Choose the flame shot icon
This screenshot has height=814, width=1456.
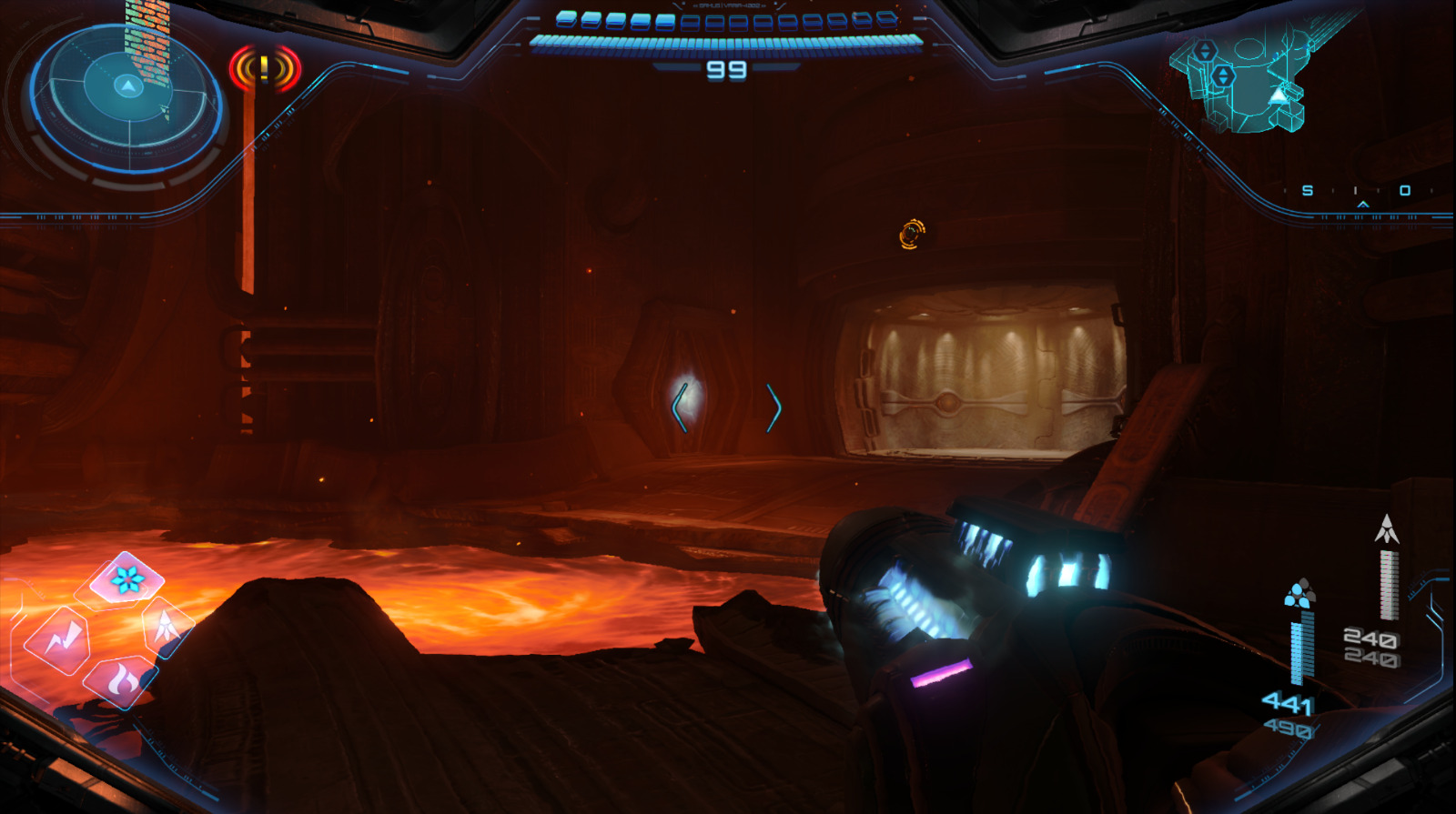coord(122,681)
